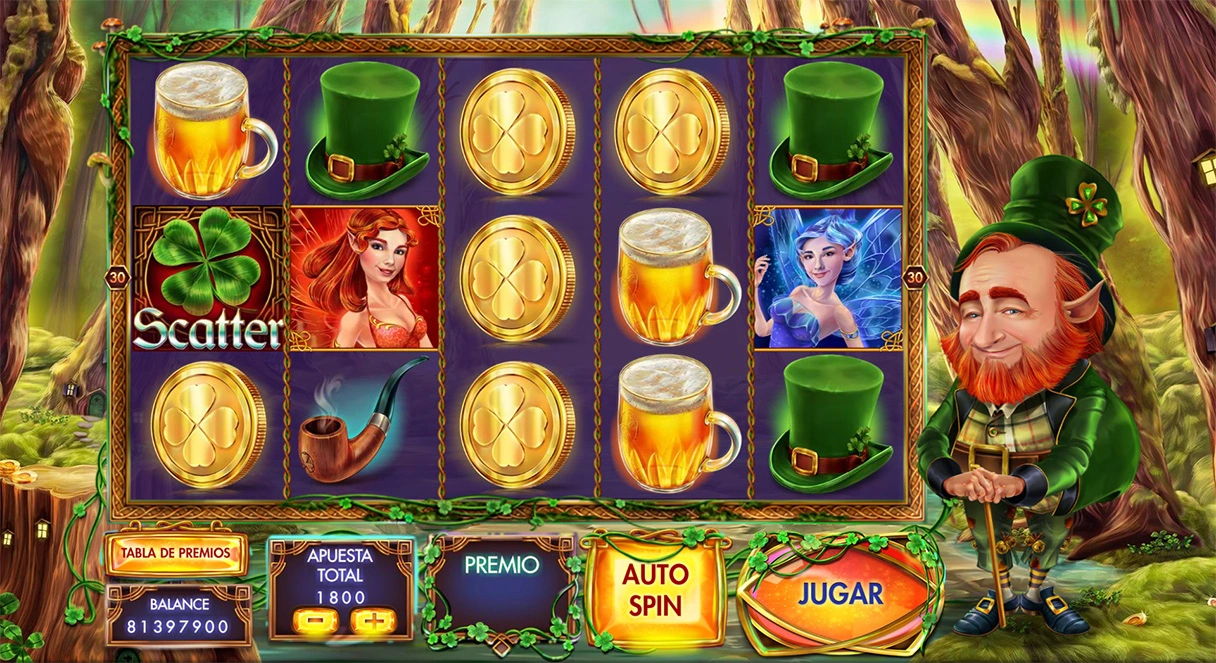1216x663 pixels.
Task: Activate the AUTO SPIN button
Action: click(654, 590)
